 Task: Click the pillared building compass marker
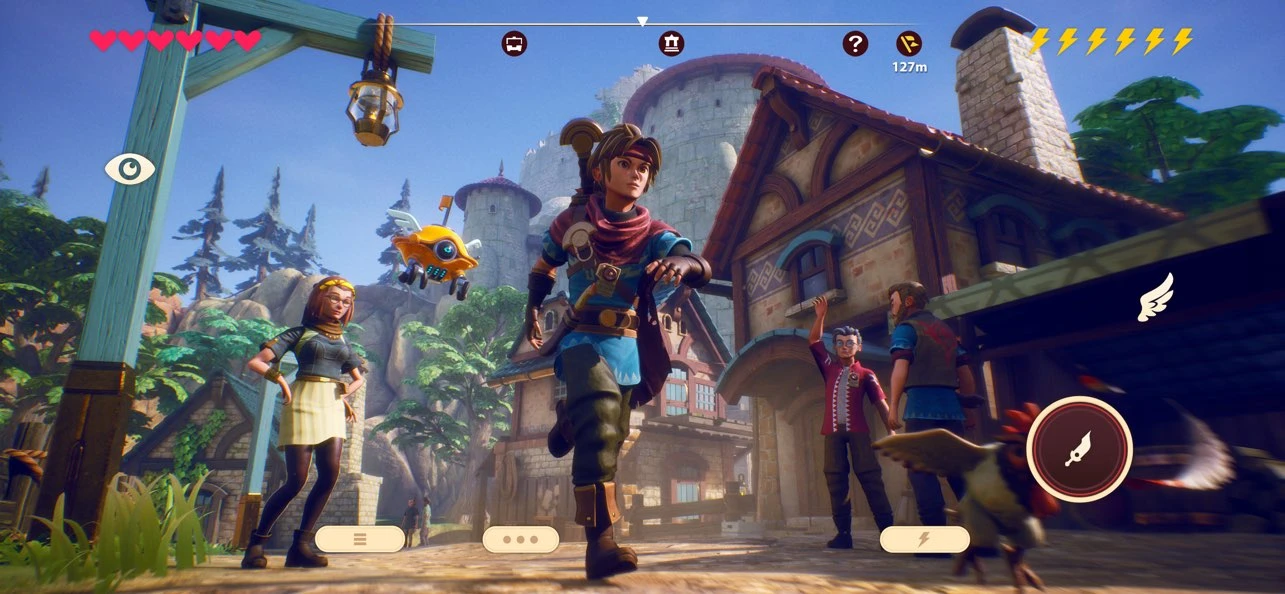671,44
